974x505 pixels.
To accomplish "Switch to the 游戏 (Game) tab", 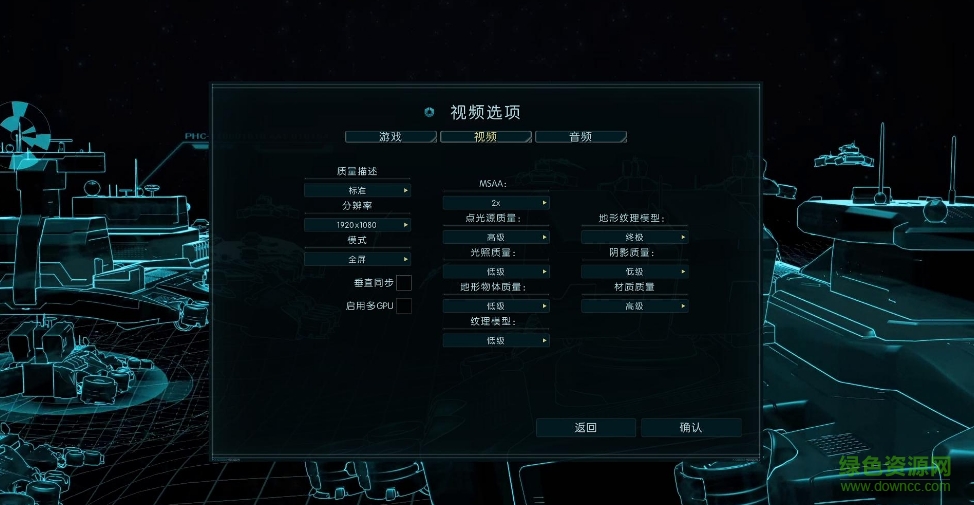I will click(x=390, y=137).
